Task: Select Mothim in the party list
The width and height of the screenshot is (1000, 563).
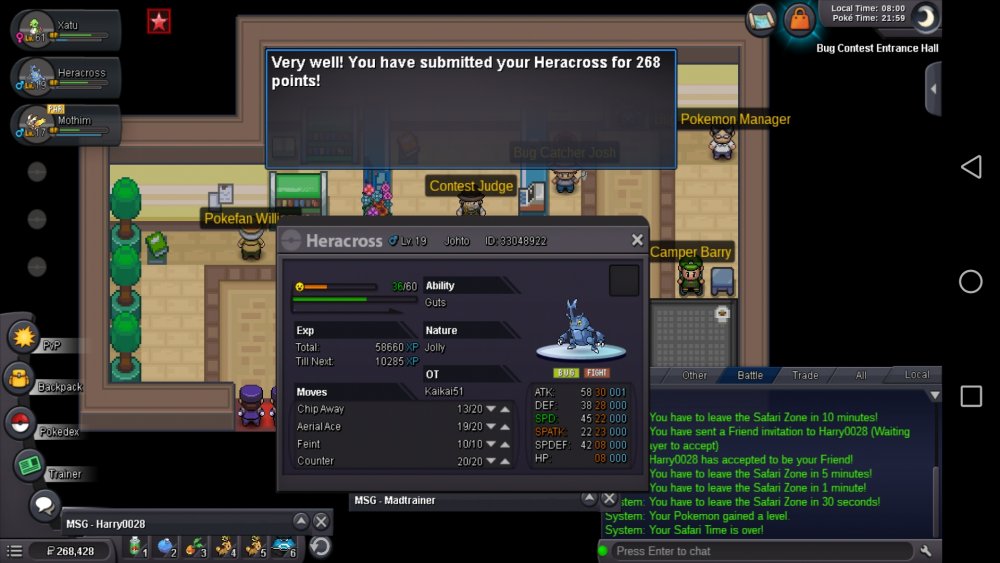Action: (x=66, y=124)
